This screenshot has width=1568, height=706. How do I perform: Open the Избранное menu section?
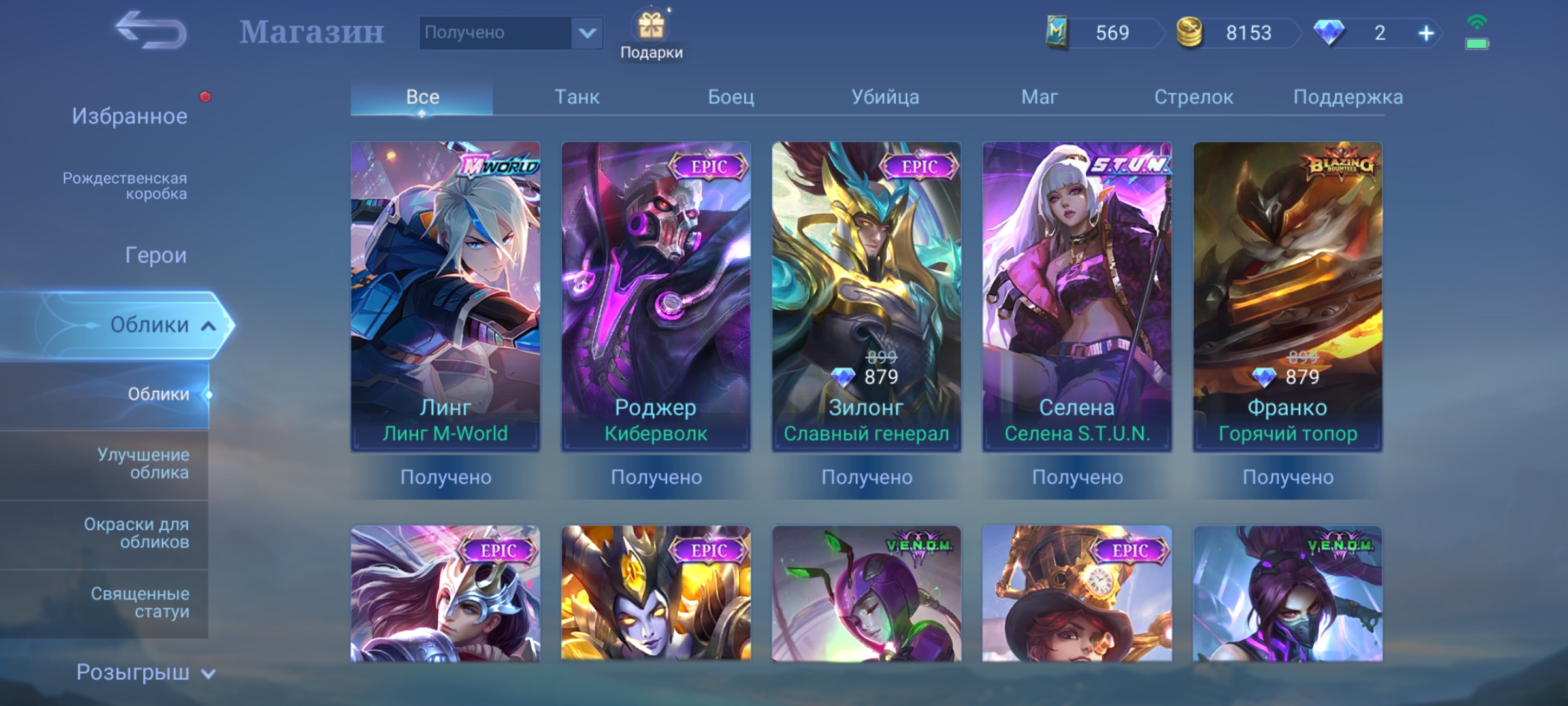(129, 116)
